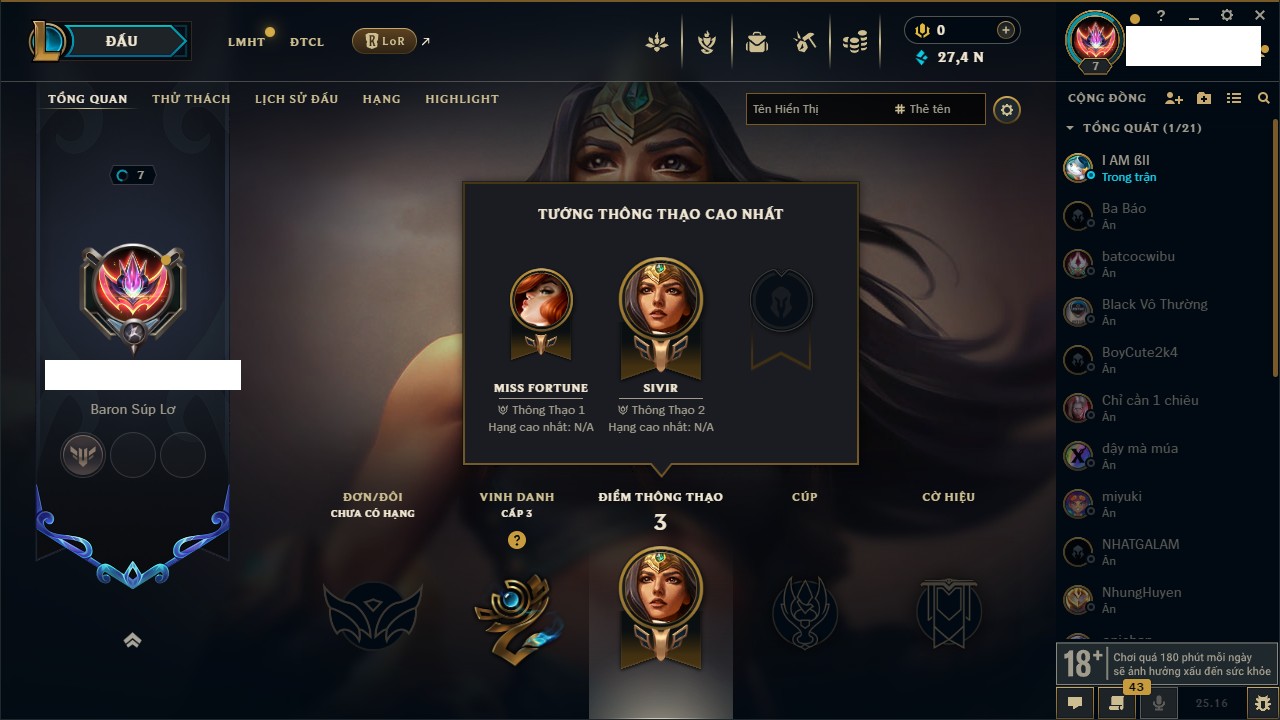Select the Sivir mastery portrait
Viewport: 1280px width, 720px height.
click(x=660, y=300)
